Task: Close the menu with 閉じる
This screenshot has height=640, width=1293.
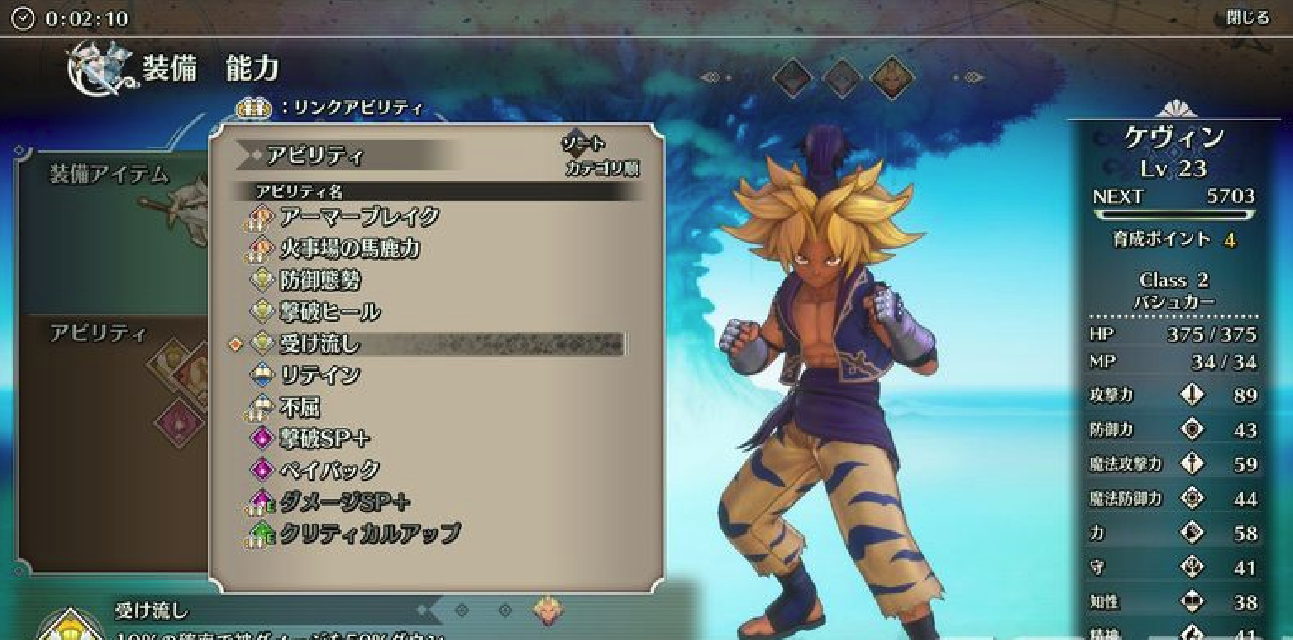Action: (x=1247, y=18)
